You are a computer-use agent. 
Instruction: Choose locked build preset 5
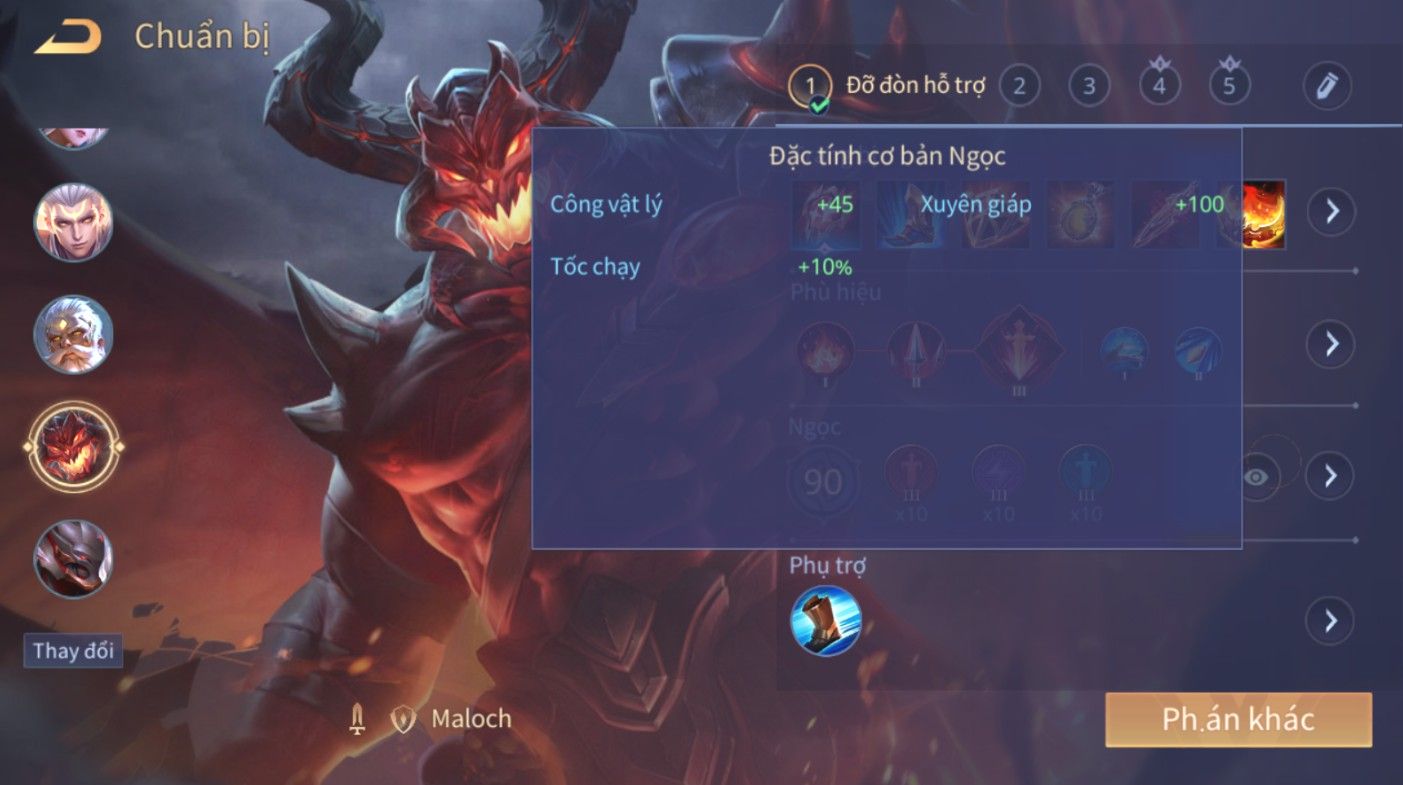1229,86
